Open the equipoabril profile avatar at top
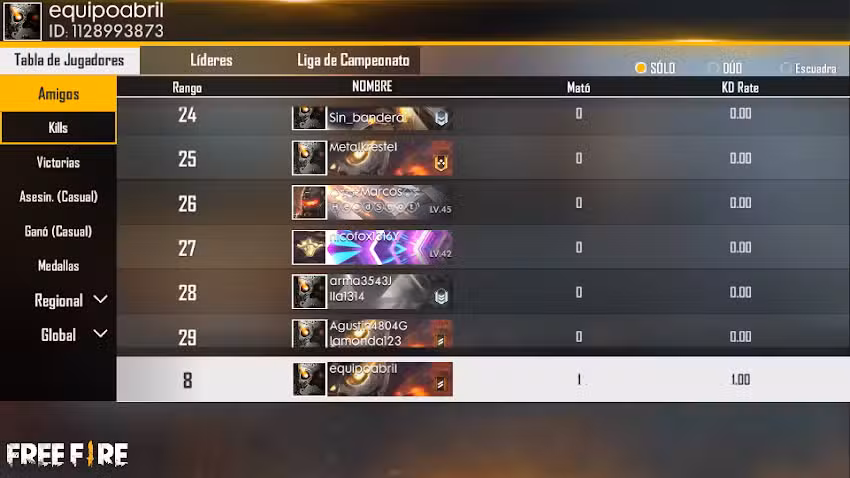 point(22,21)
